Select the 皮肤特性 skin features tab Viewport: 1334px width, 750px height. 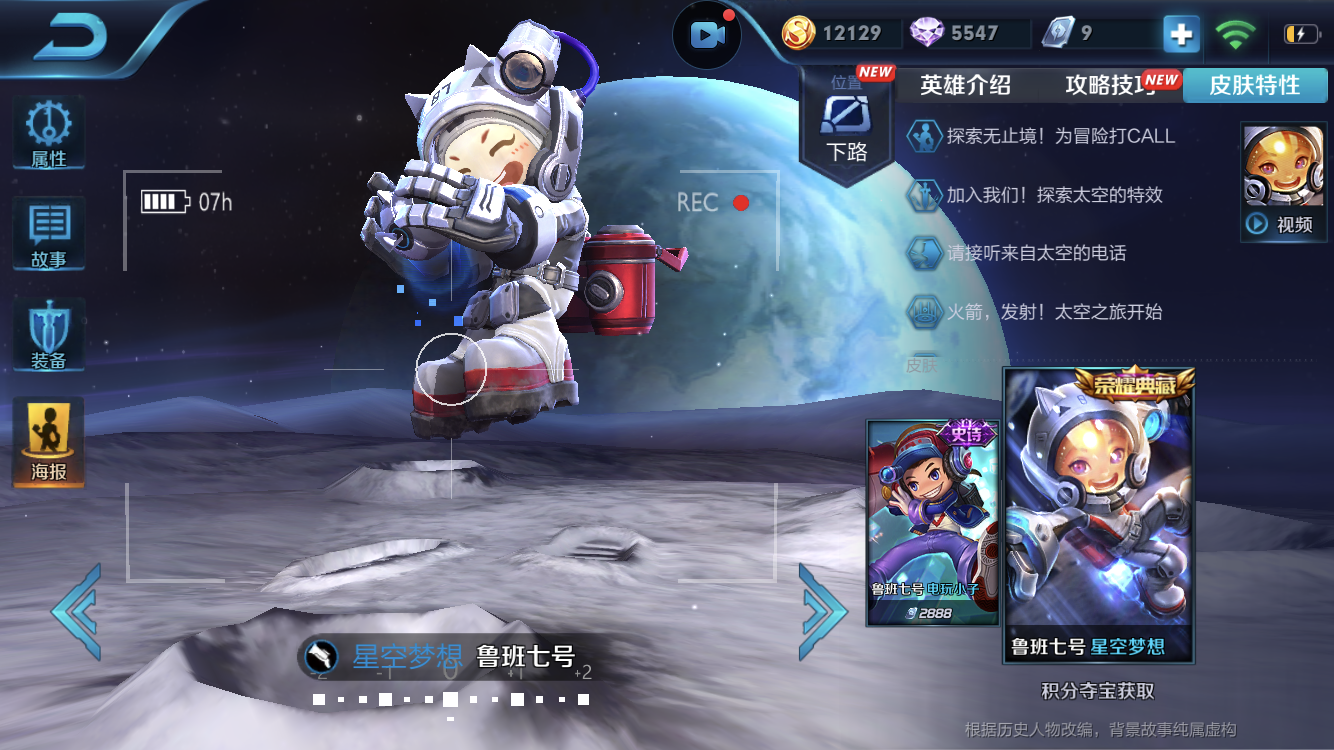click(1256, 85)
